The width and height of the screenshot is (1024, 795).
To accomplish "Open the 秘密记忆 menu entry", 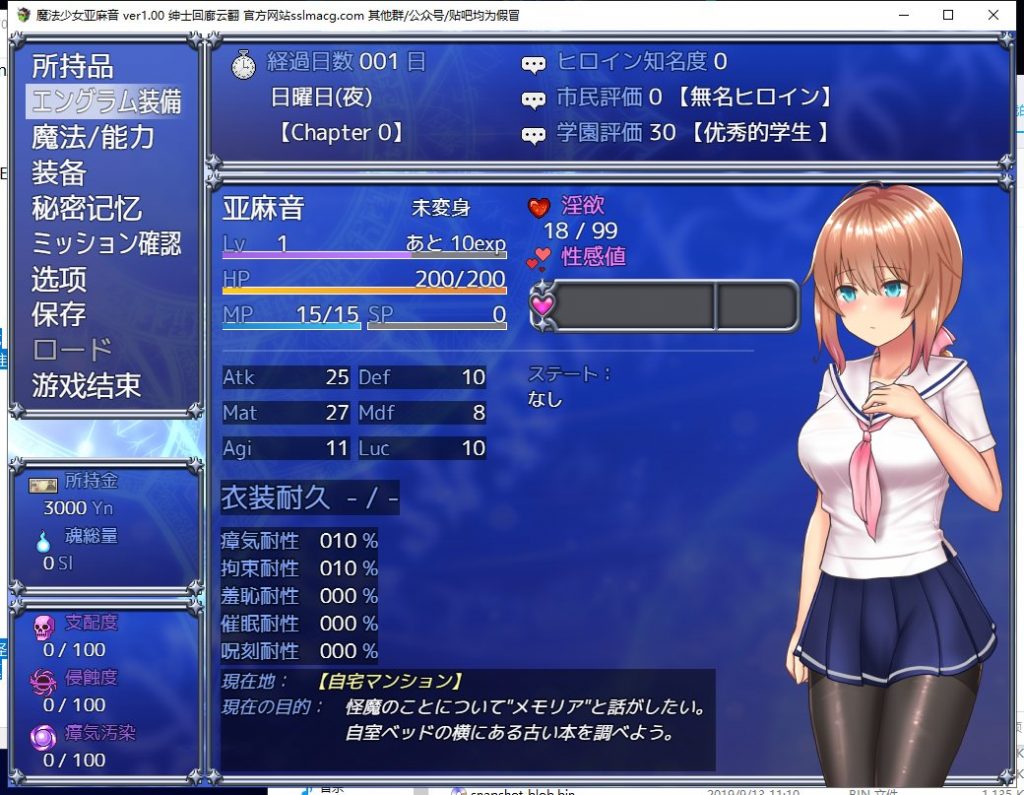I will pos(86,208).
